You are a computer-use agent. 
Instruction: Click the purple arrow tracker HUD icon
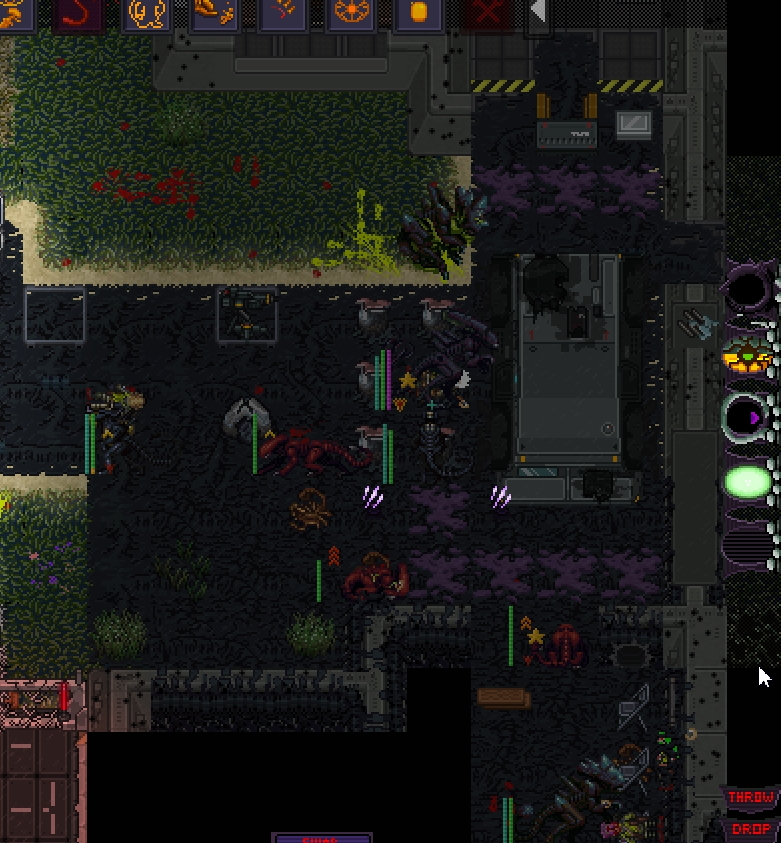[748, 416]
